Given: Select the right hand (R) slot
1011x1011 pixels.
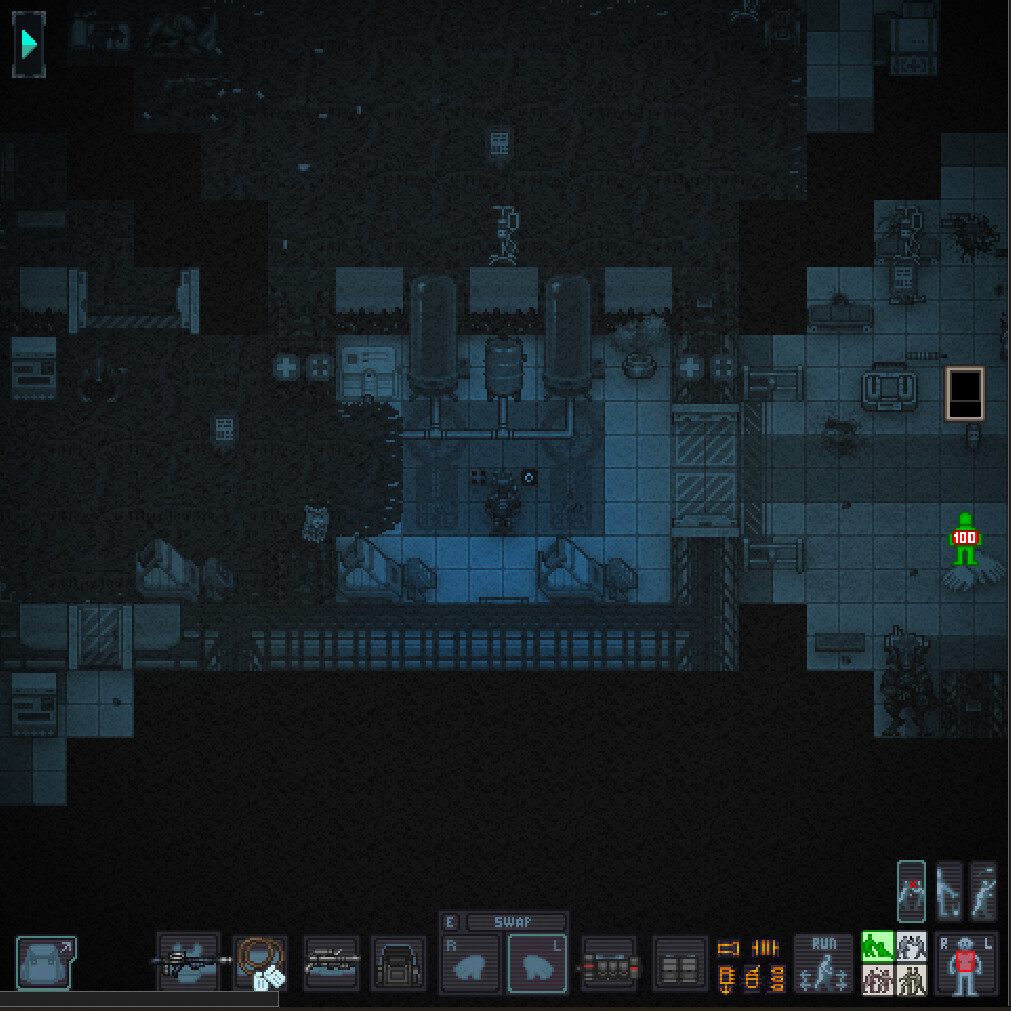Looking at the screenshot, I should 470,965.
